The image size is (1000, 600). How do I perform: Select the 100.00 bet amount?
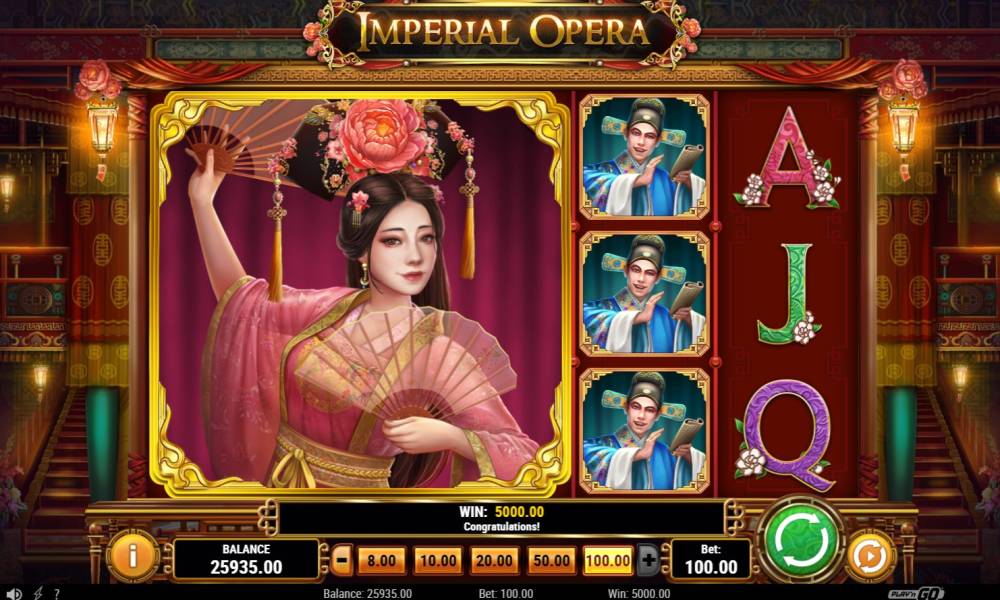[608, 560]
